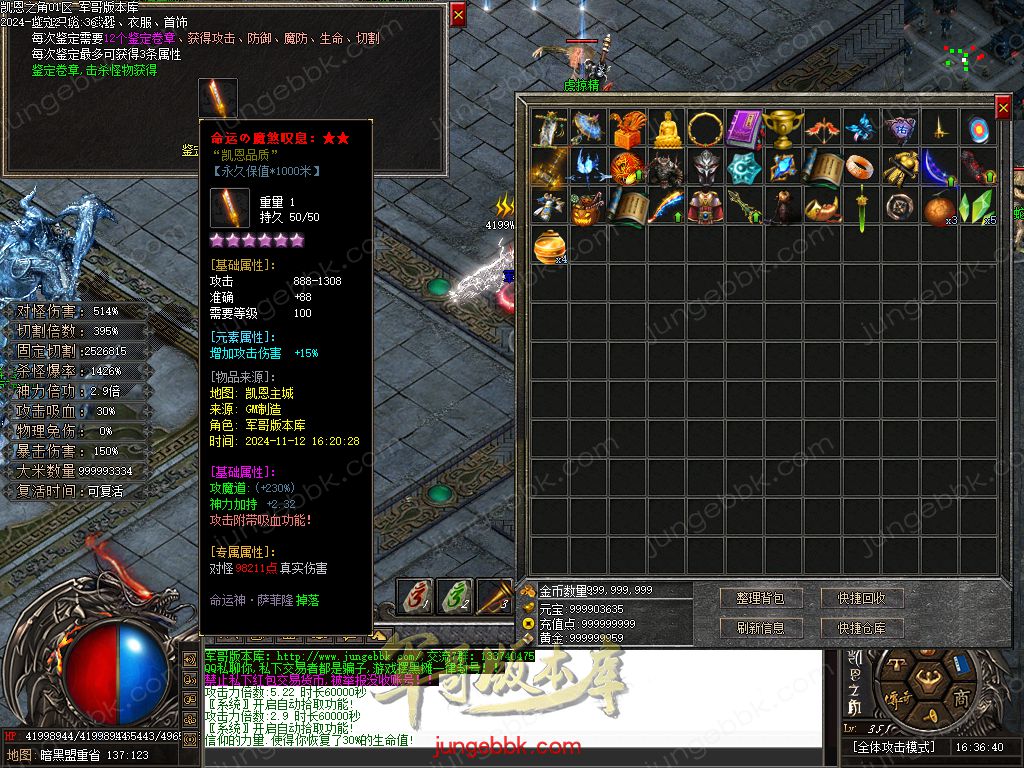The image size is (1024, 768).
Task: Select the archery target item
Action: [x=977, y=128]
